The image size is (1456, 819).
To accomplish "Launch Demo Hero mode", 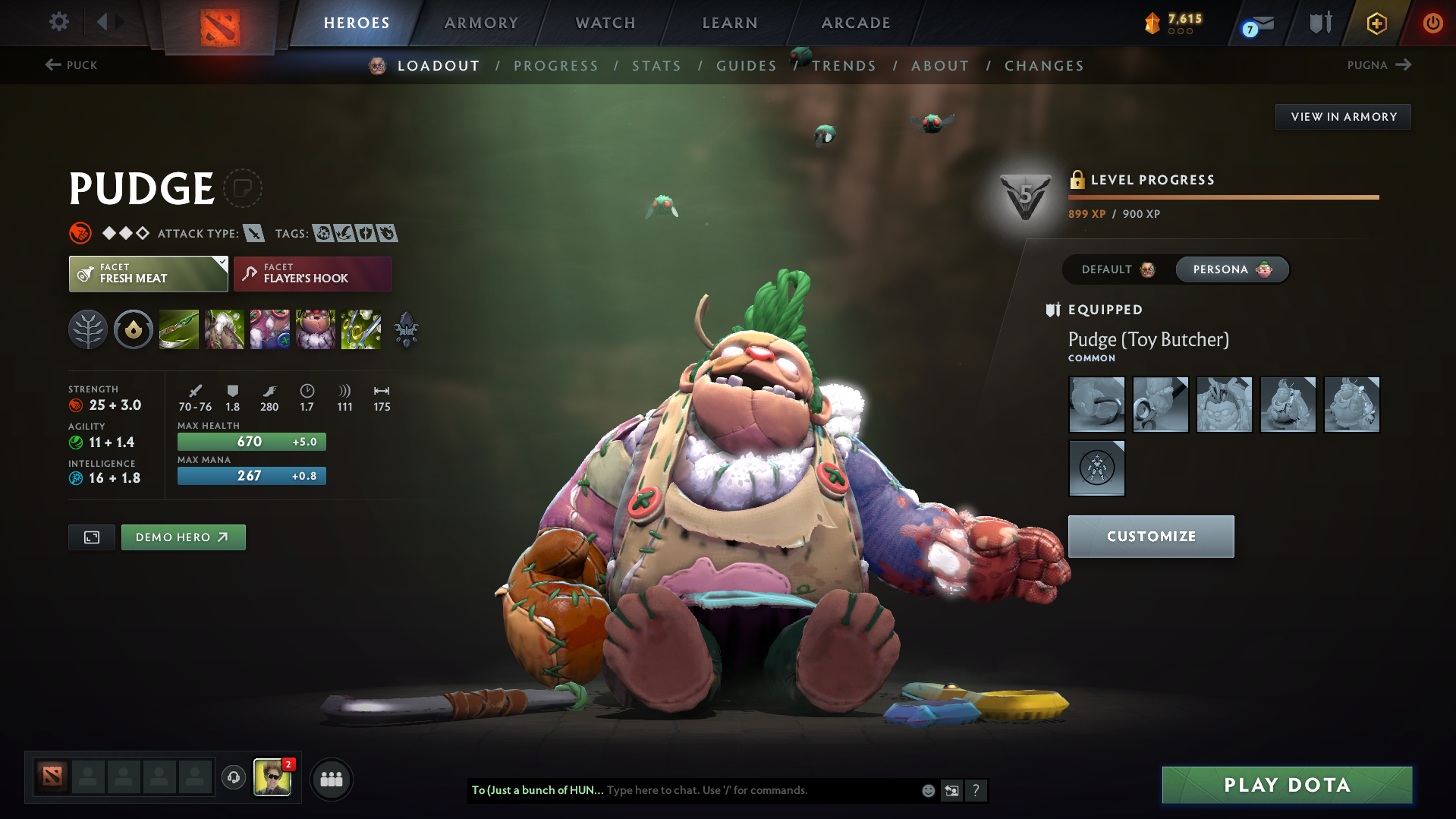I will click(183, 537).
